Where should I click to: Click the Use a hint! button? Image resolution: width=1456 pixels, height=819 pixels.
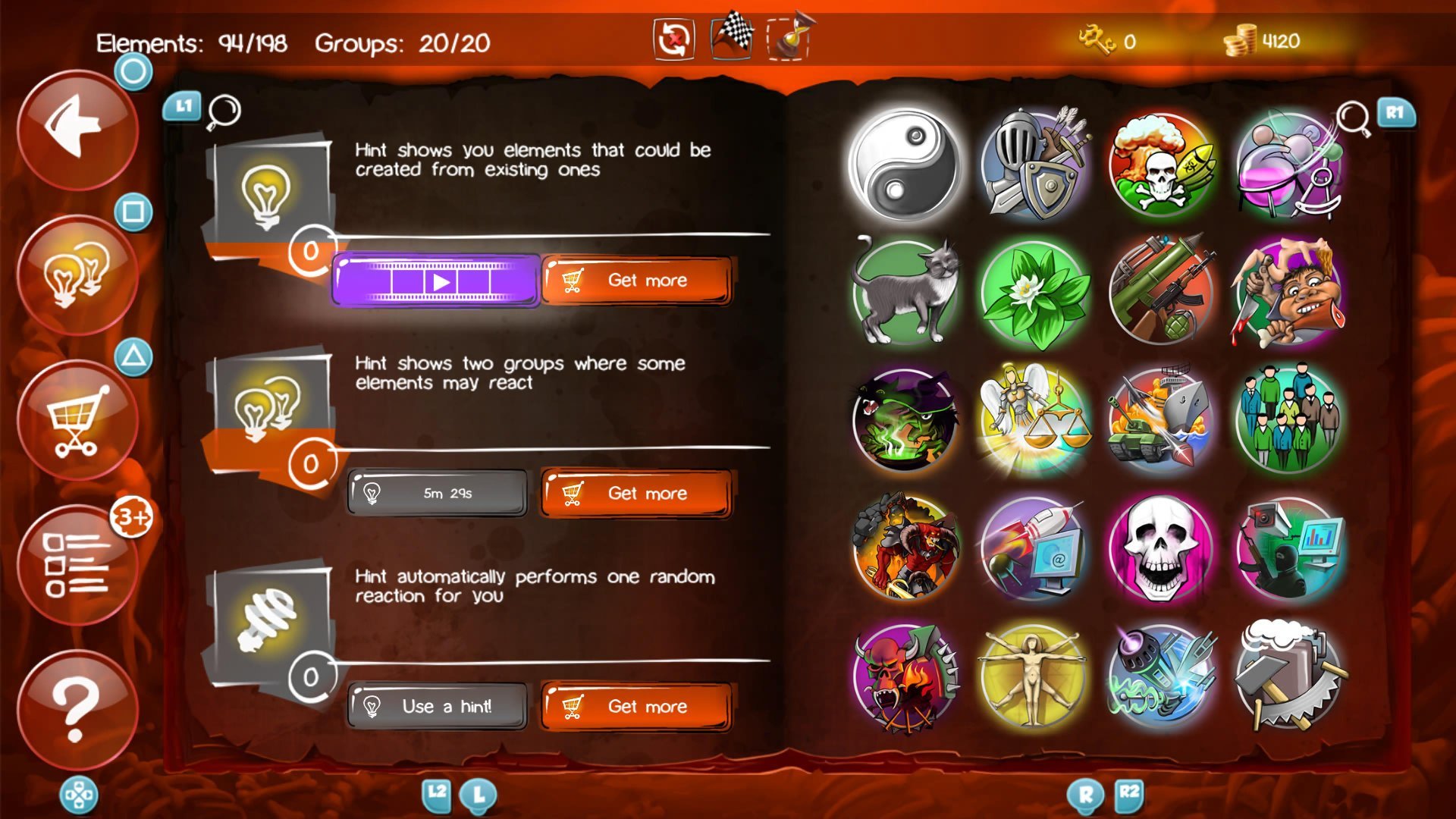tap(437, 707)
